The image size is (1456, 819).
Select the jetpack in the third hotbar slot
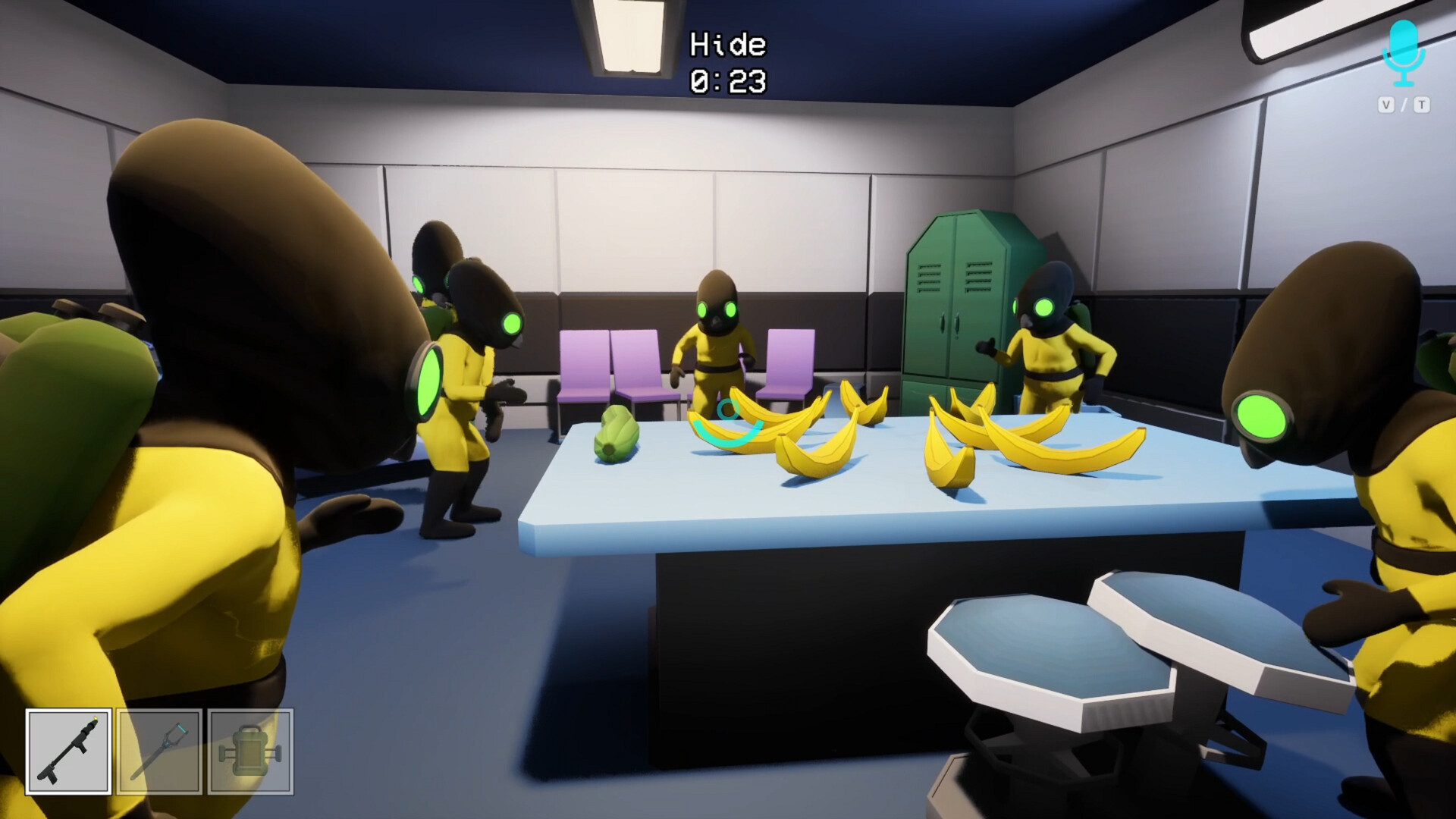[252, 752]
